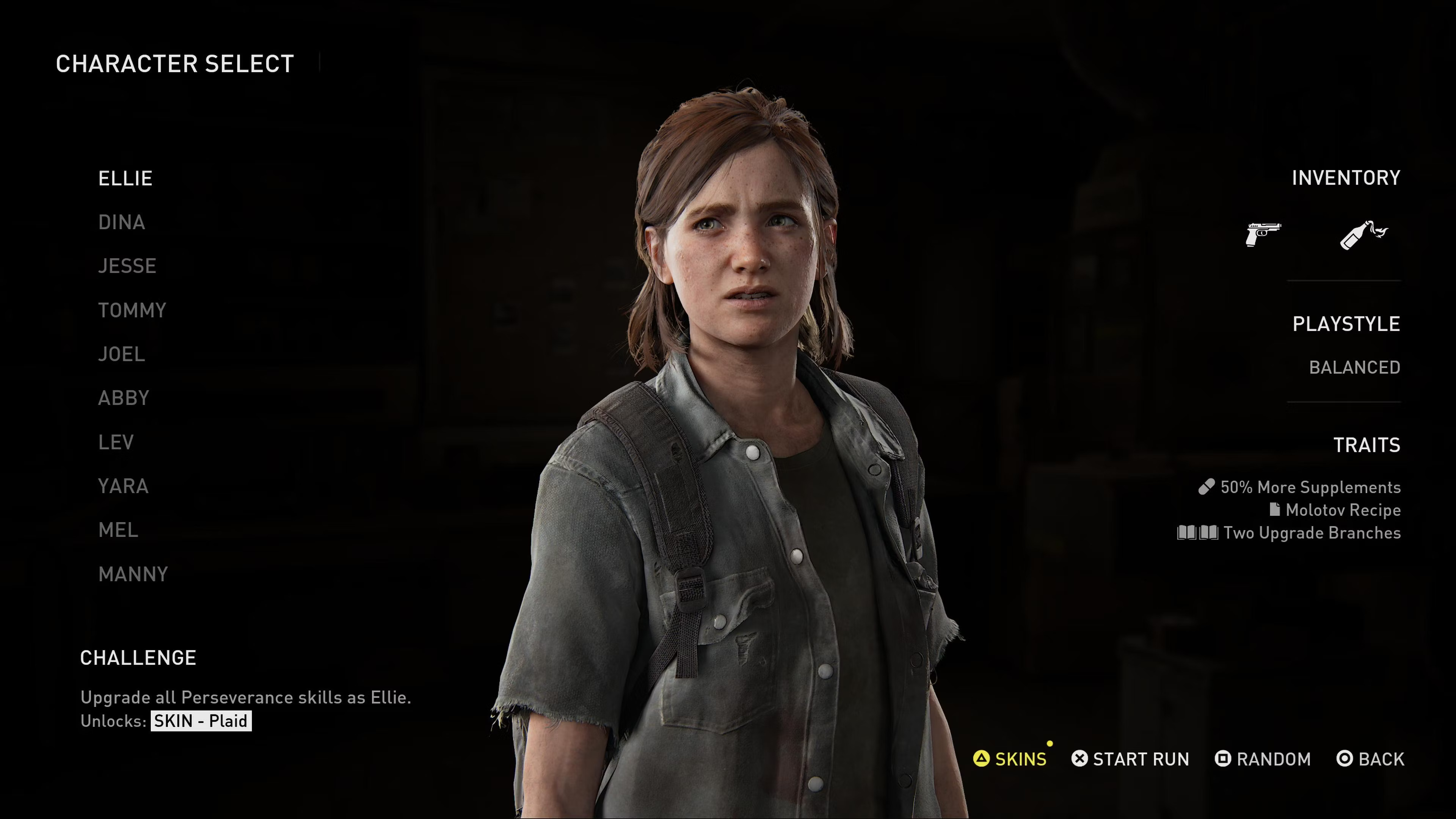Viewport: 1456px width, 819px height.
Task: Choose Manny as the character
Action: (x=133, y=574)
